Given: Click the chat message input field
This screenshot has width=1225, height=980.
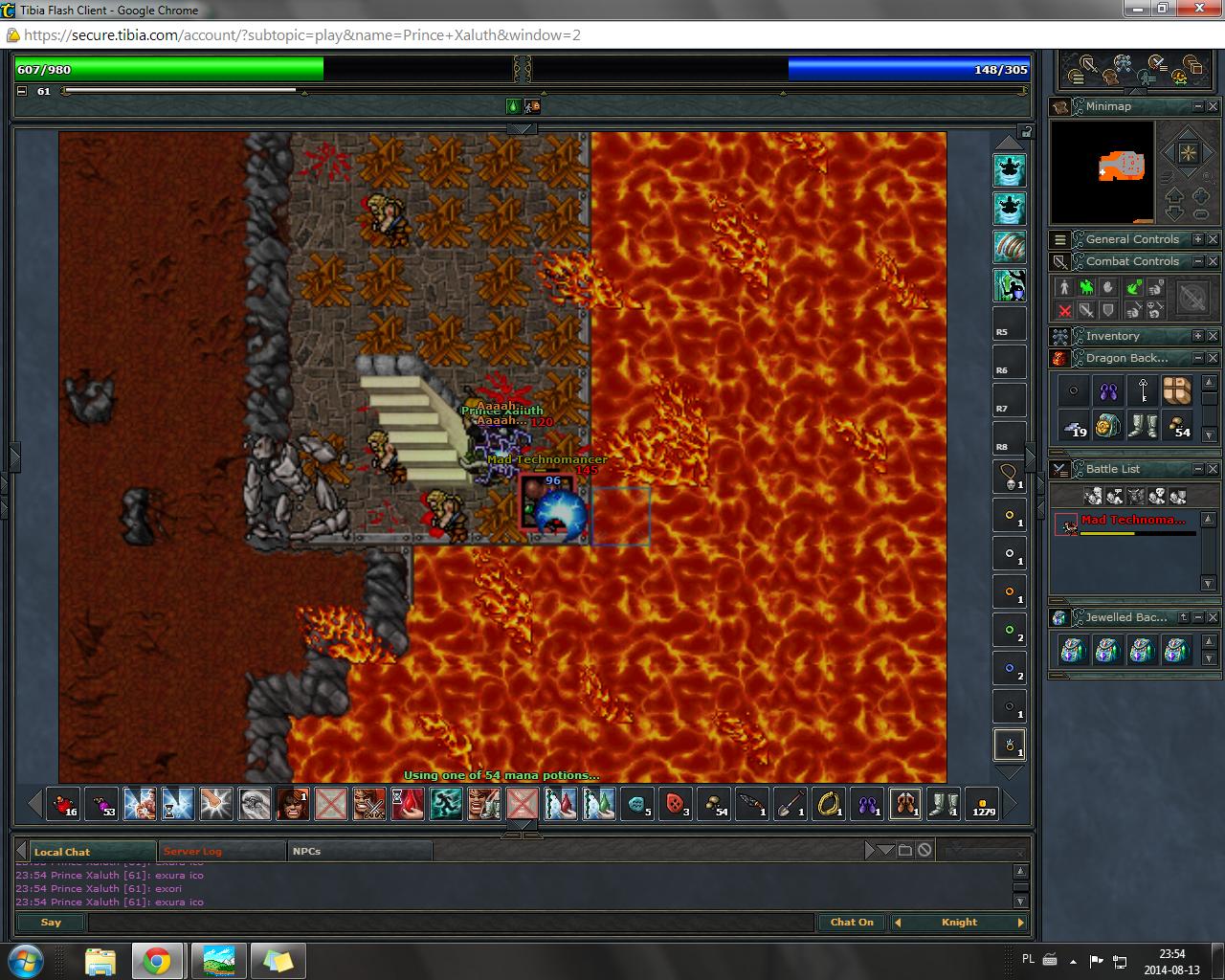Looking at the screenshot, I should tap(450, 923).
